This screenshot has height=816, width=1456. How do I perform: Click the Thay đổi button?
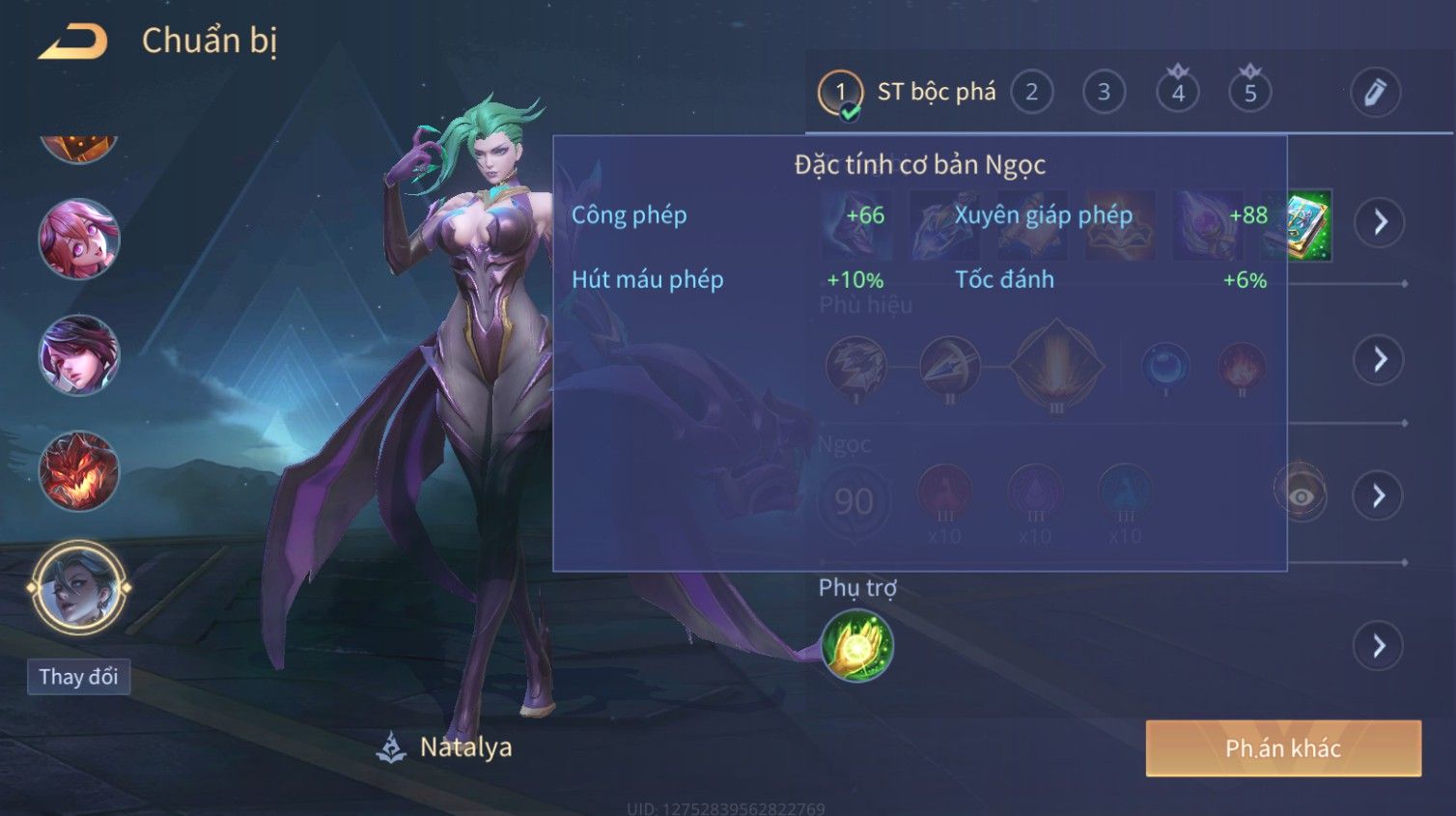78,677
